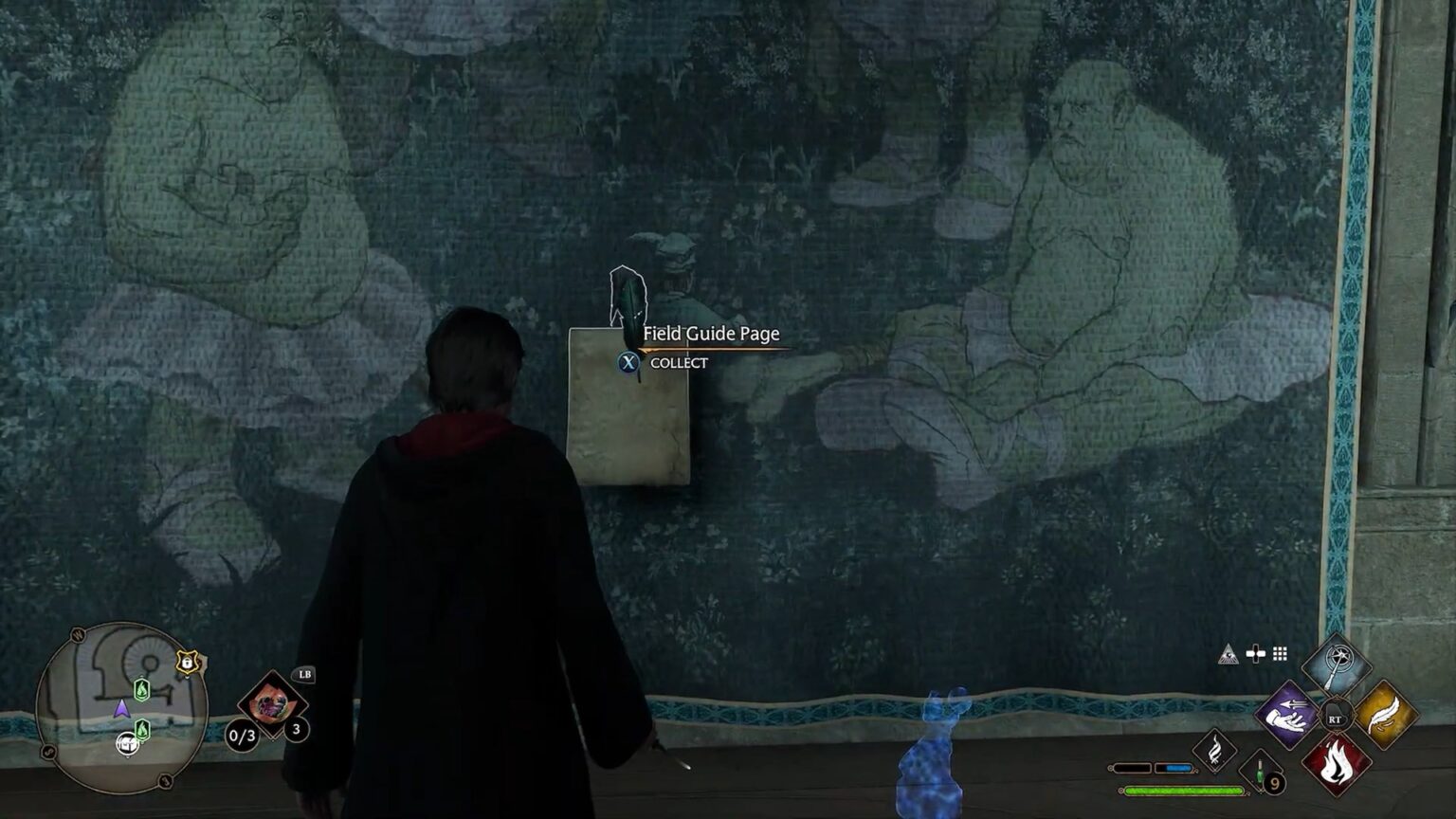This screenshot has width=1456, height=819.
Task: Select the plant item diamond beside LB
Action: click(x=272, y=707)
